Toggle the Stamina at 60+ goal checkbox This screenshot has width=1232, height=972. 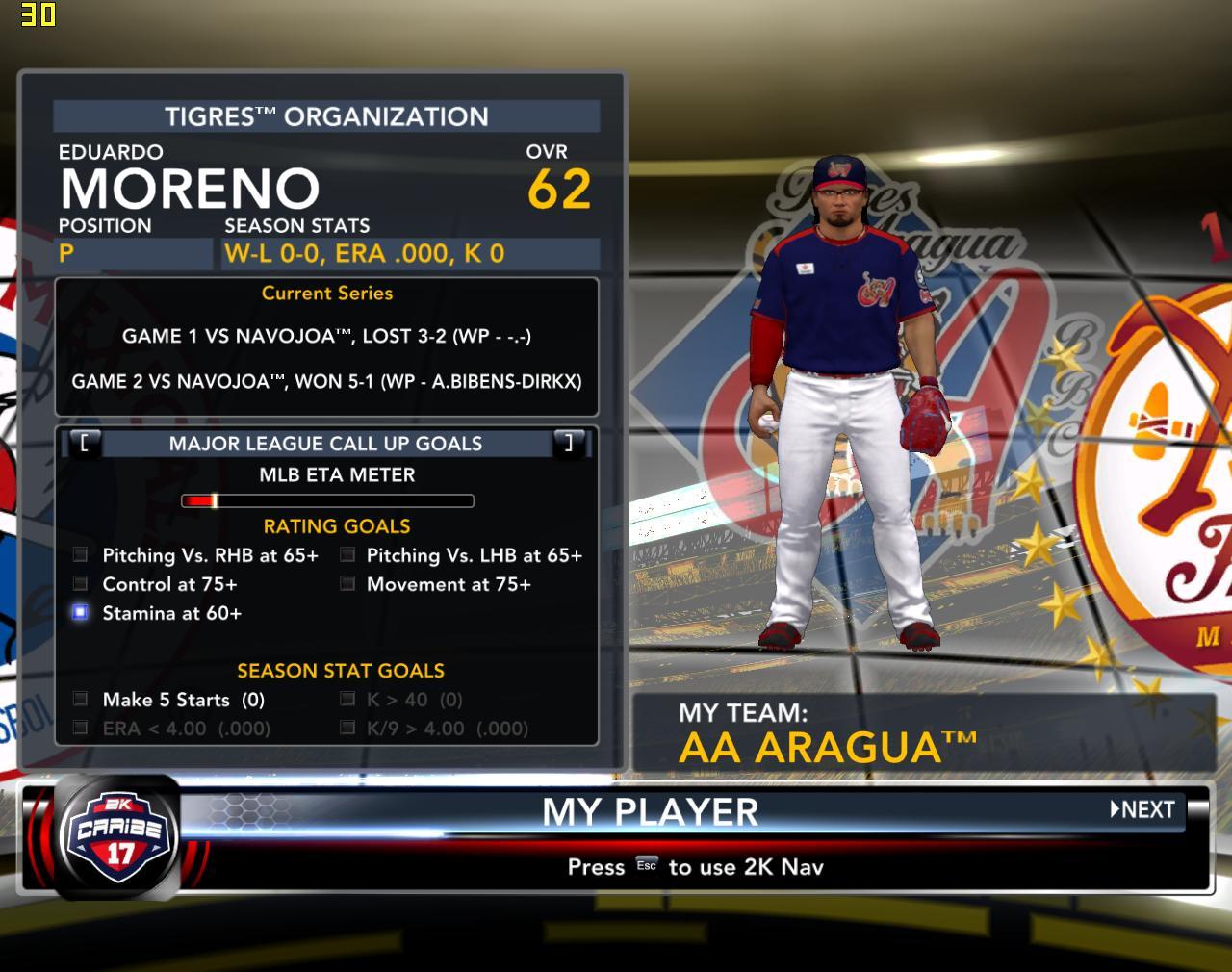81,613
